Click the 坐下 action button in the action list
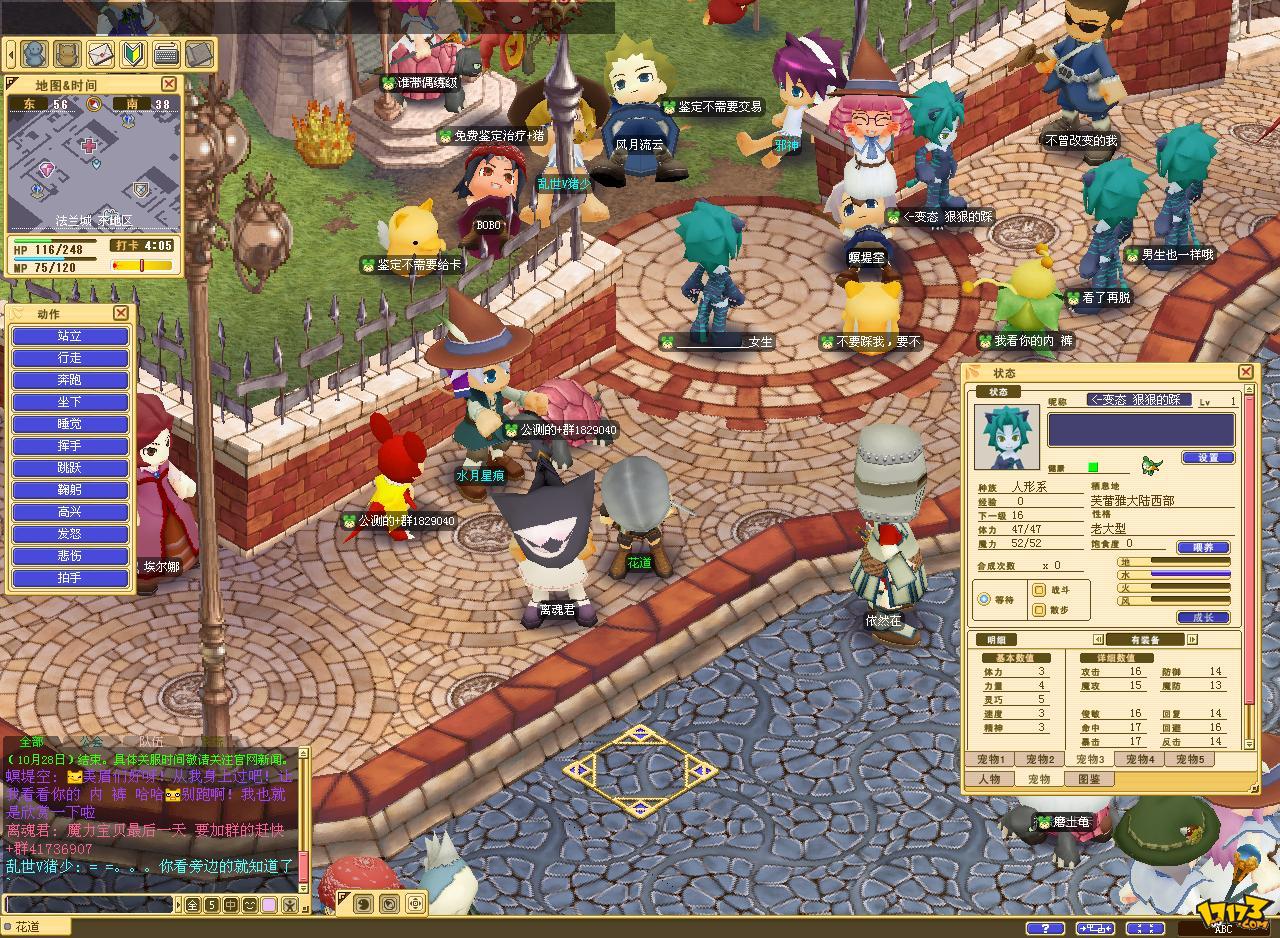Viewport: 1280px width, 938px height. (x=68, y=402)
